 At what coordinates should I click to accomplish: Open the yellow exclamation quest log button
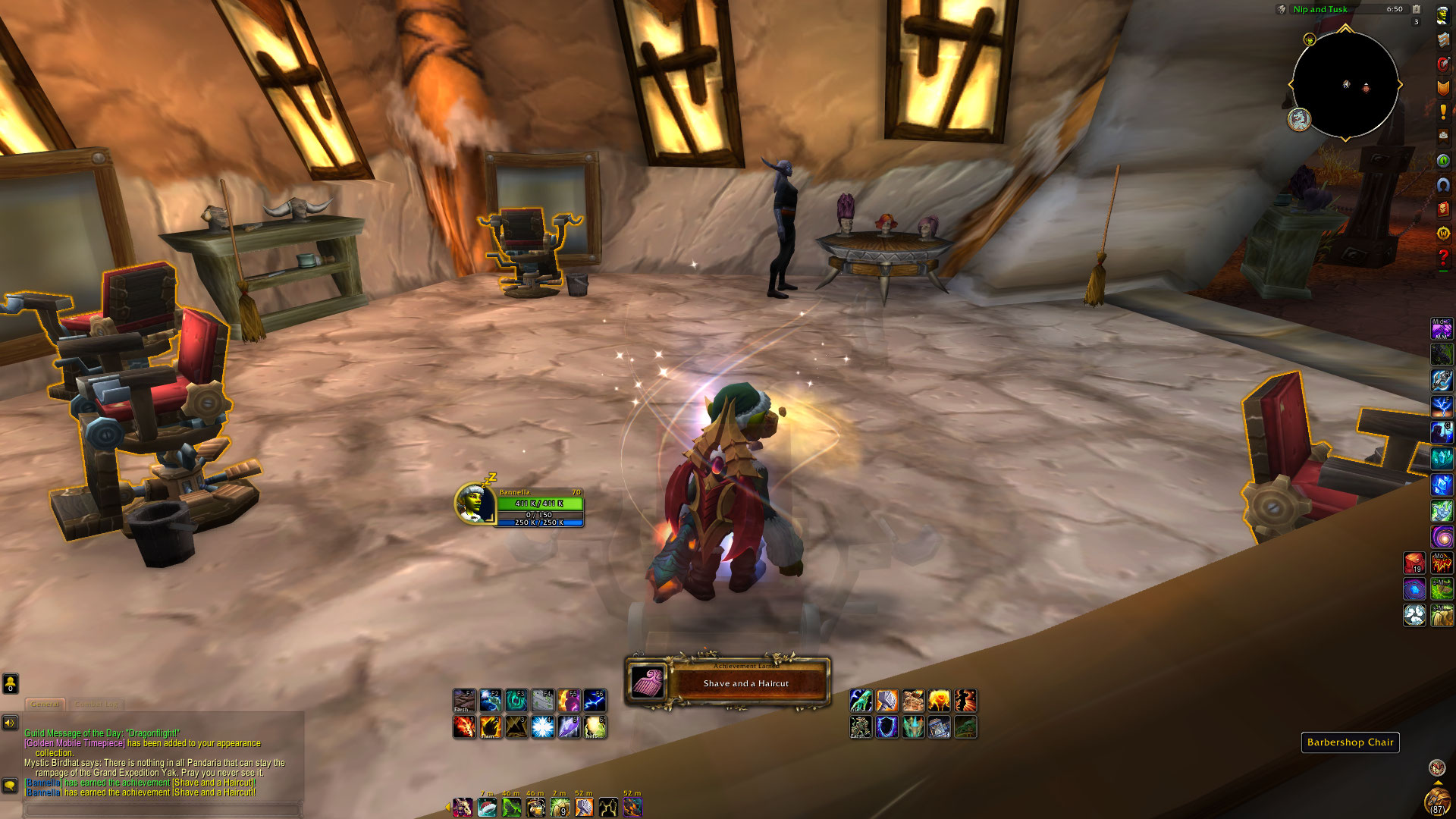pos(1442,112)
